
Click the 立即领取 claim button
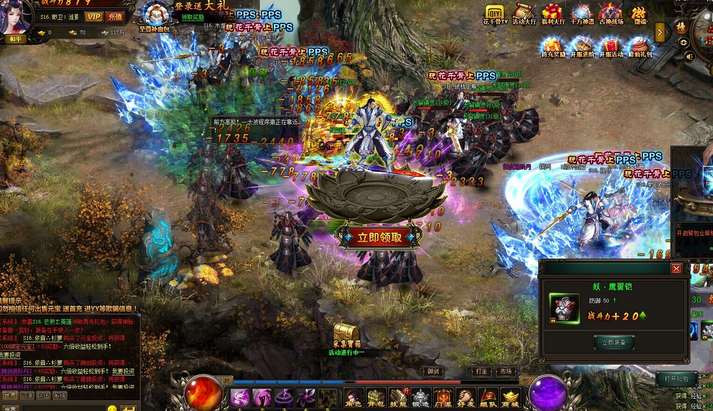(x=372, y=238)
